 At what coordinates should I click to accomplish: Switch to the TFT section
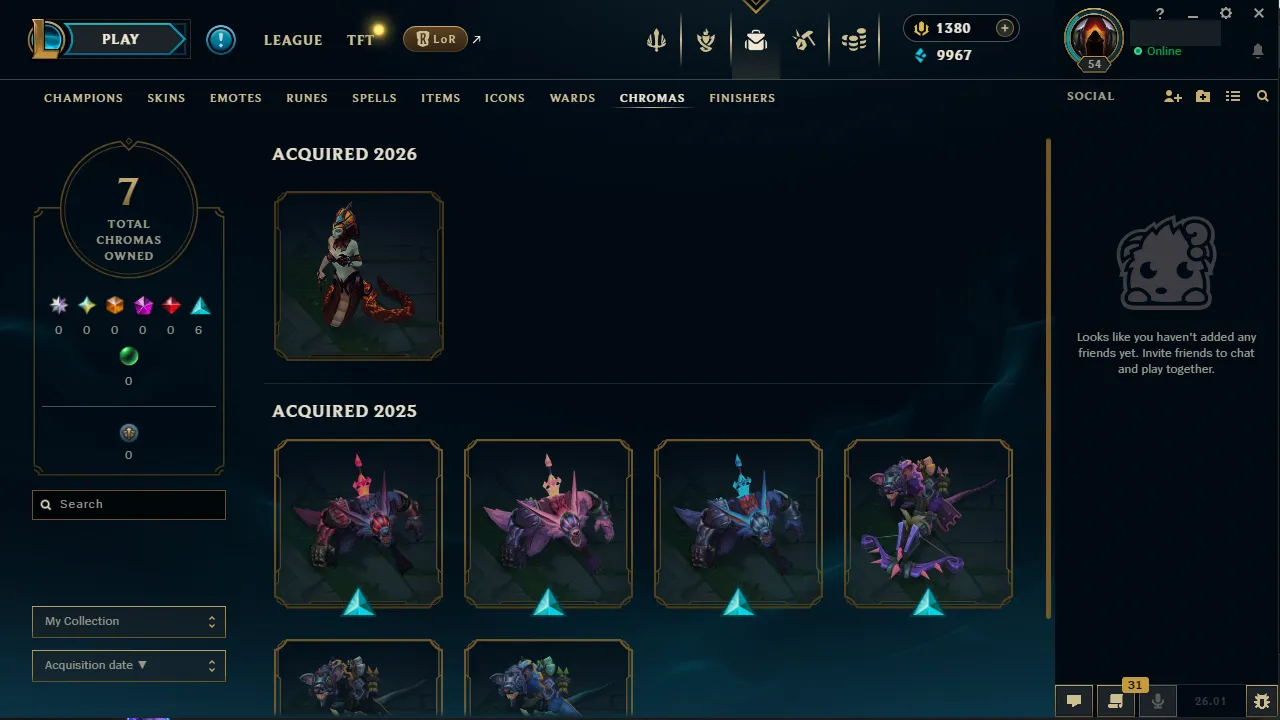360,40
